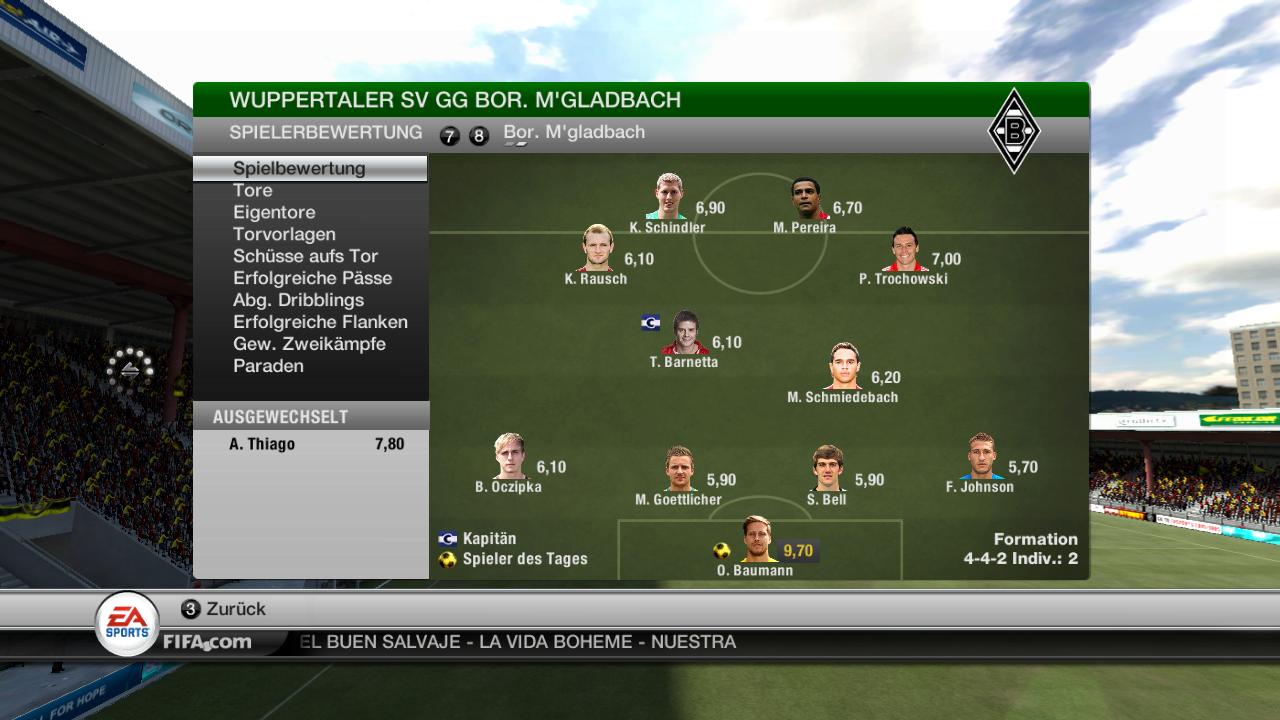Switch to Erfolgreiche Pässe view
Viewport: 1280px width, 720px height.
pyautogui.click(x=312, y=278)
